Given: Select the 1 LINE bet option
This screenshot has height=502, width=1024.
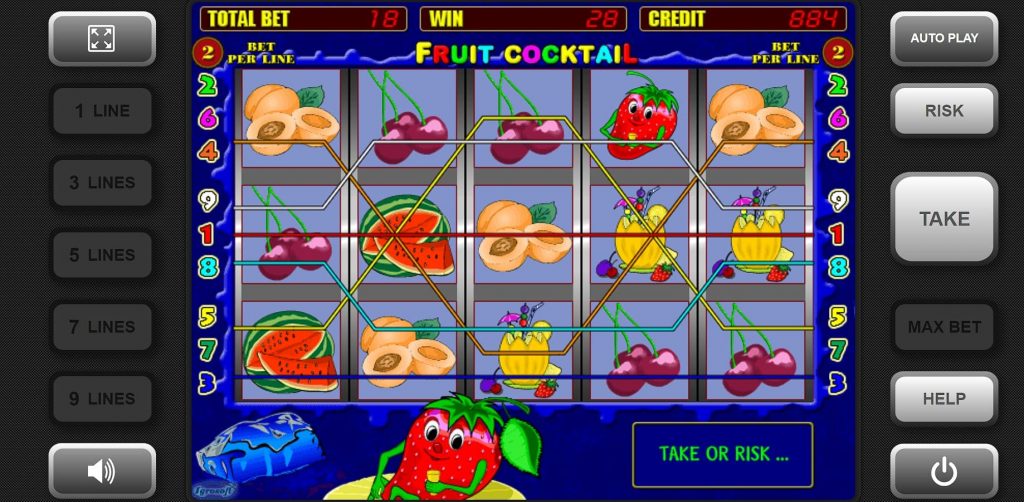Looking at the screenshot, I should click(102, 111).
